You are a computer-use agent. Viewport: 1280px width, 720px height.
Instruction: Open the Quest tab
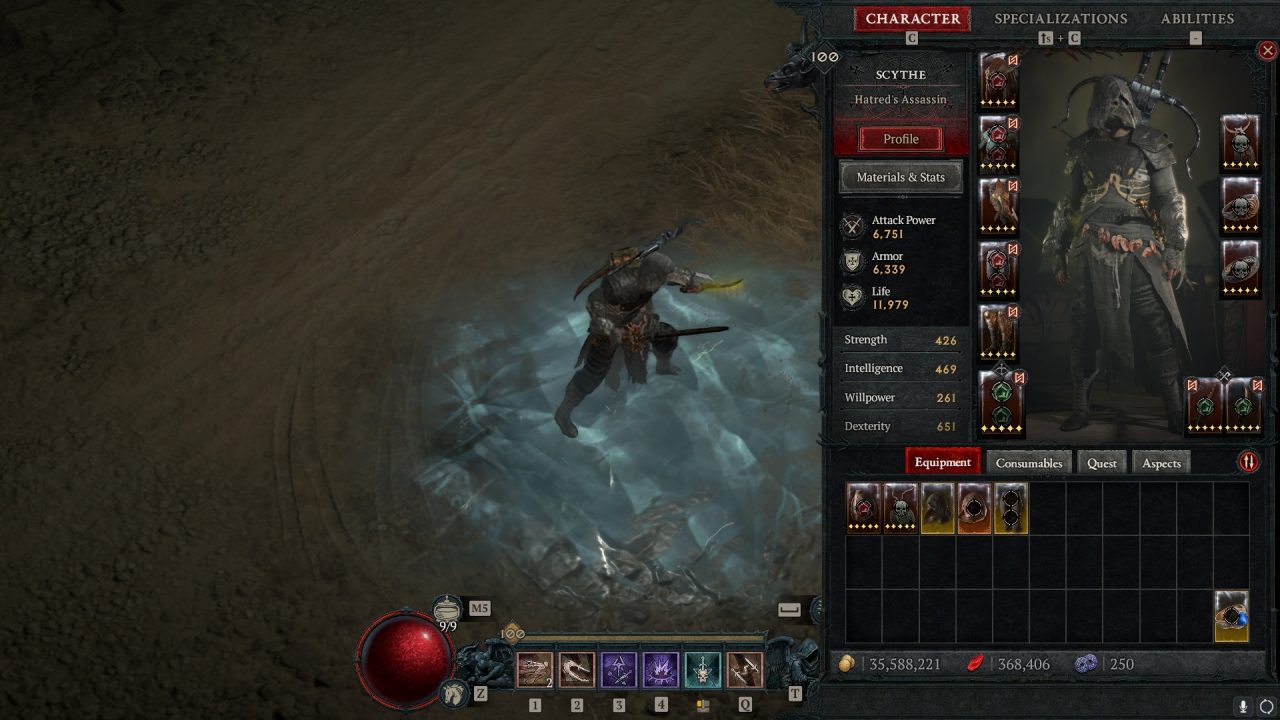[x=1102, y=462]
